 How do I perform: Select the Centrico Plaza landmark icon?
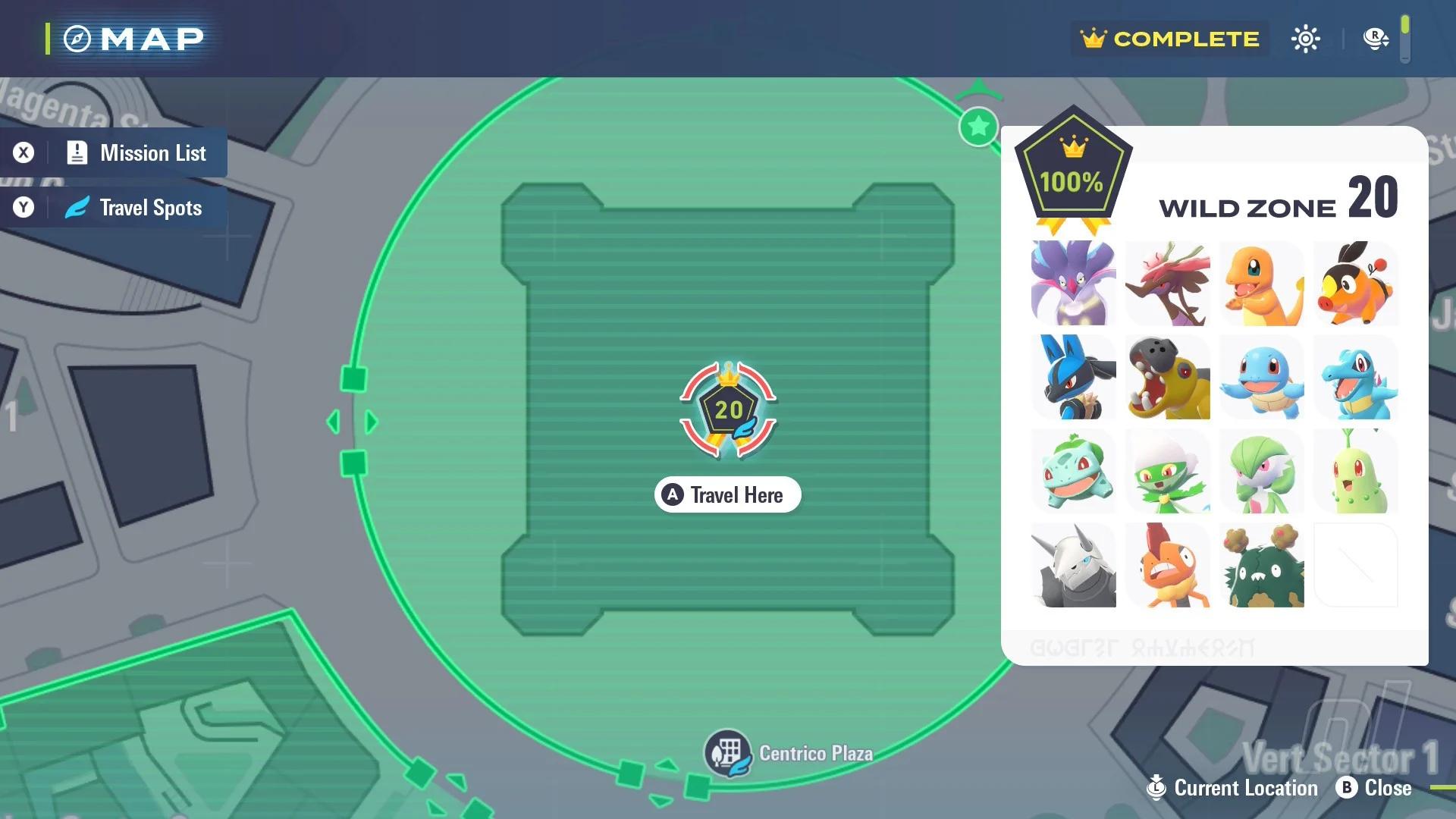(730, 753)
